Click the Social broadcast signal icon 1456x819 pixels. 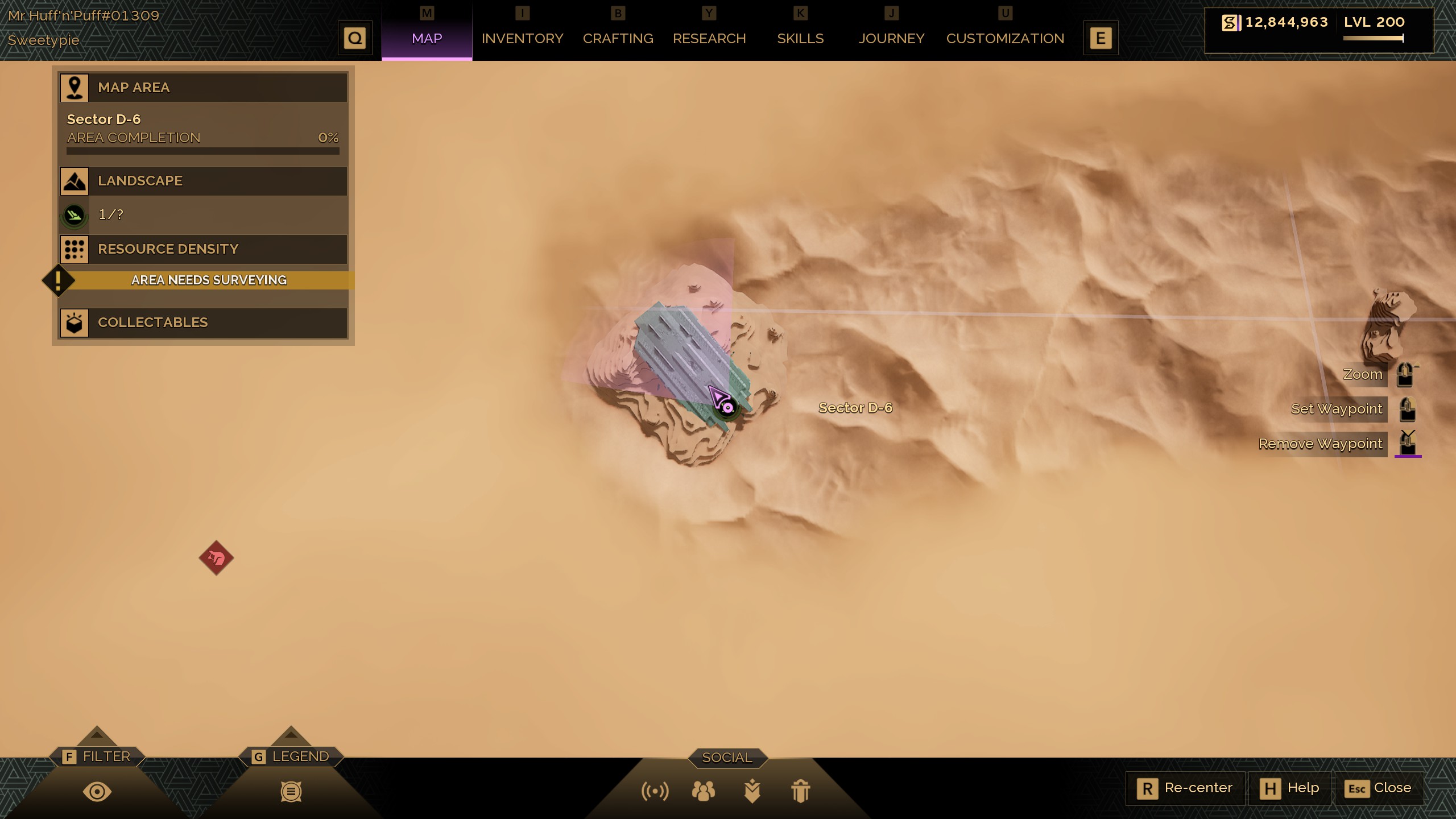click(x=655, y=791)
